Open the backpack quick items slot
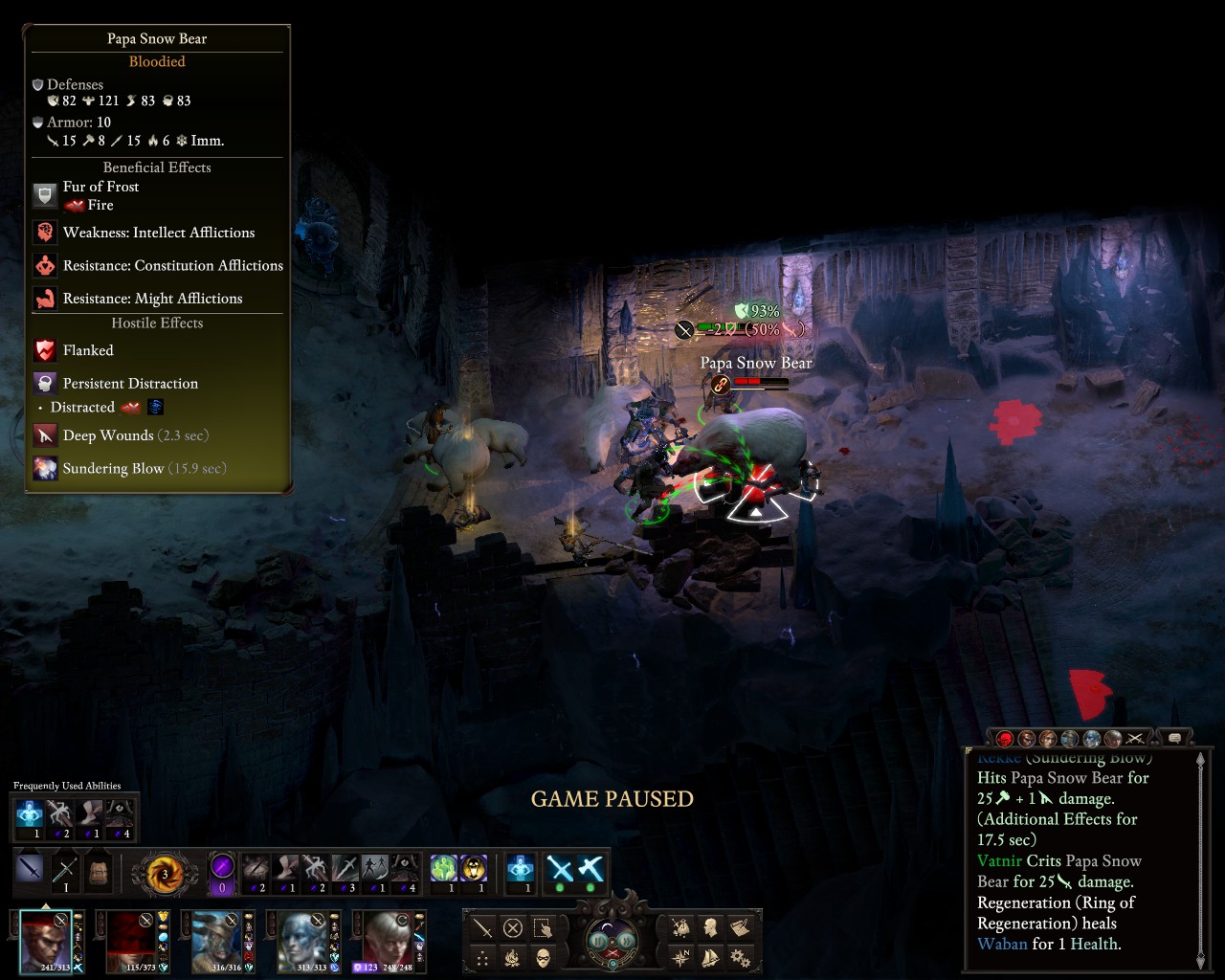The width and height of the screenshot is (1225, 980). 98,872
